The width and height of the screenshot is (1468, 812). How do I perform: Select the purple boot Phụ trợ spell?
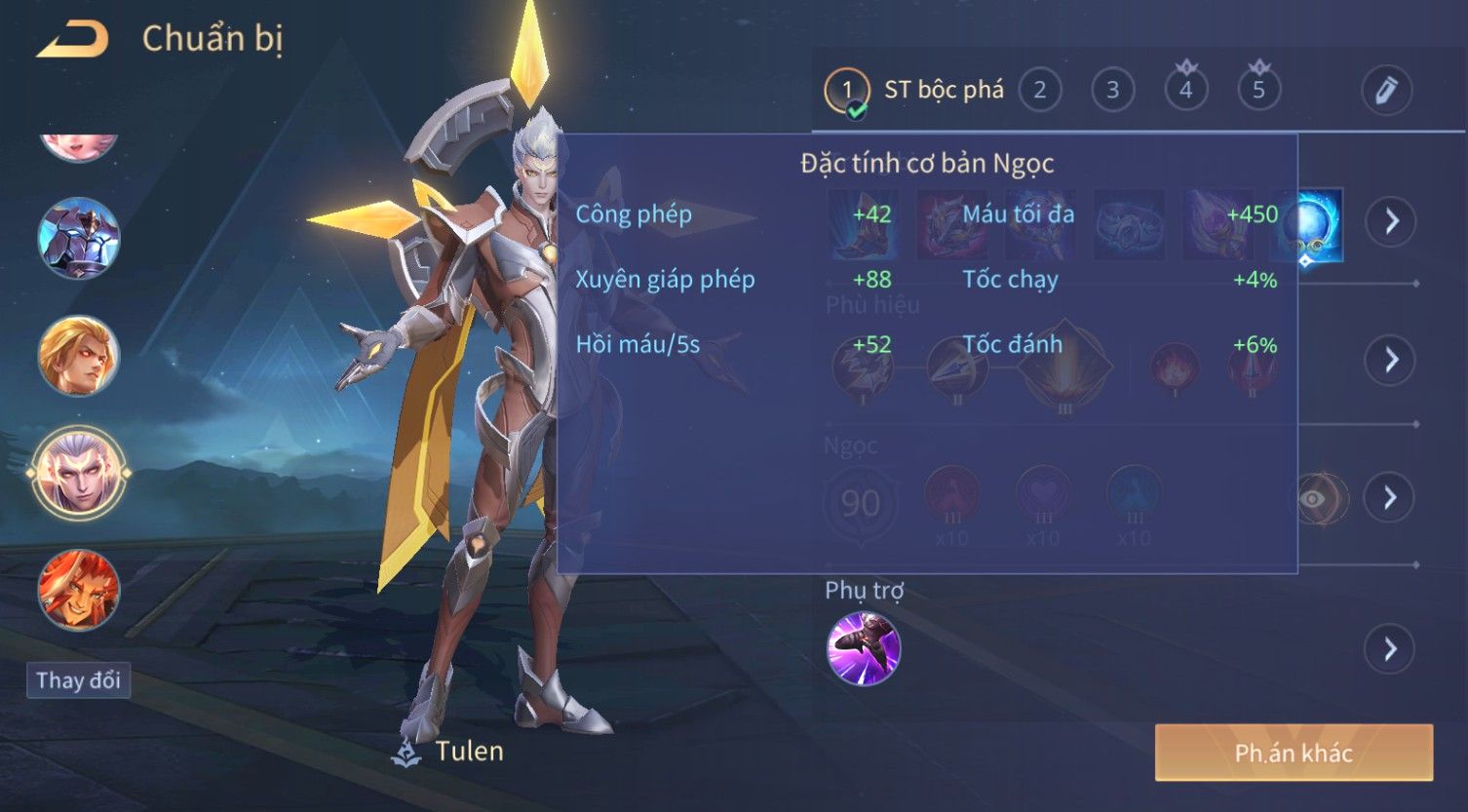coord(864,648)
